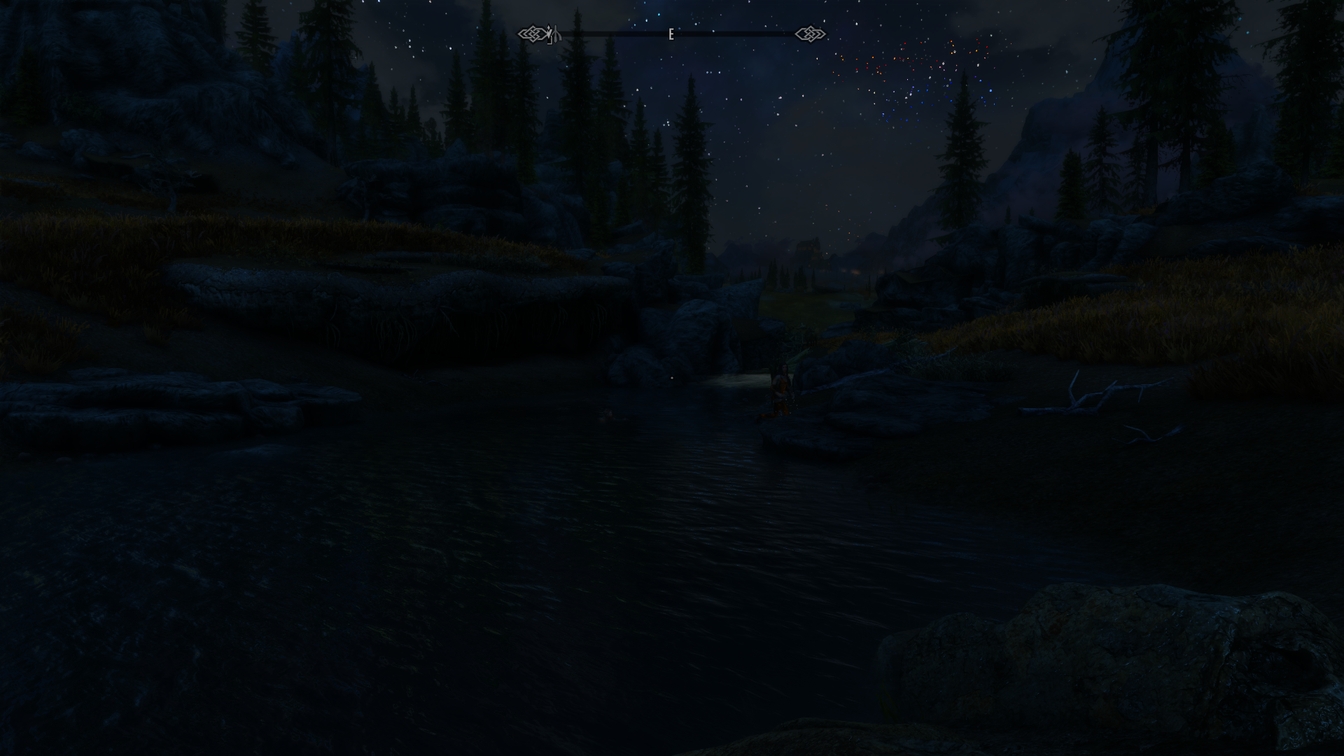The width and height of the screenshot is (1344, 756).
Task: Click the right decorative compass end ornament
Action: [x=810, y=34]
